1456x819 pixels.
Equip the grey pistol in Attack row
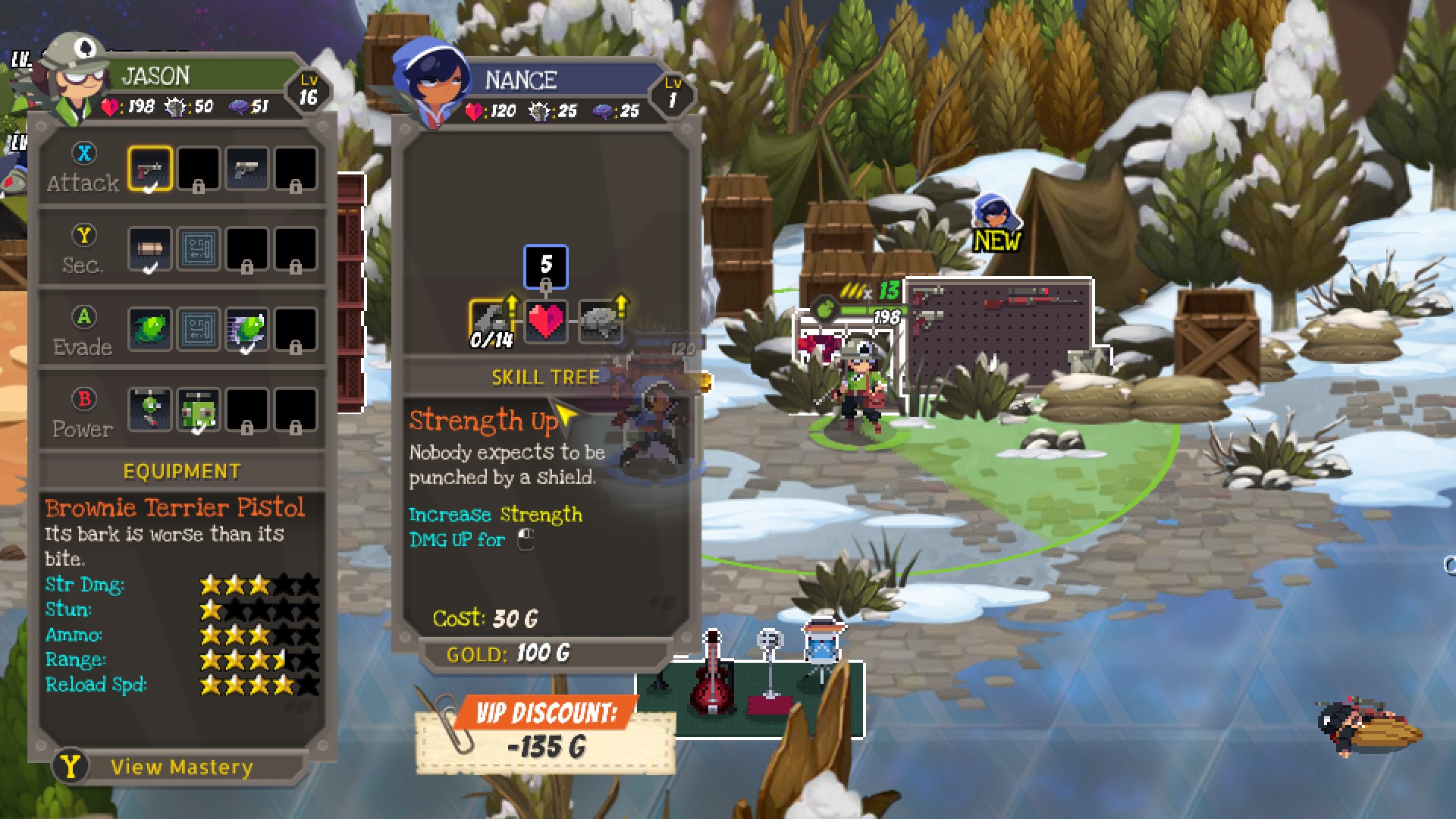tap(246, 168)
